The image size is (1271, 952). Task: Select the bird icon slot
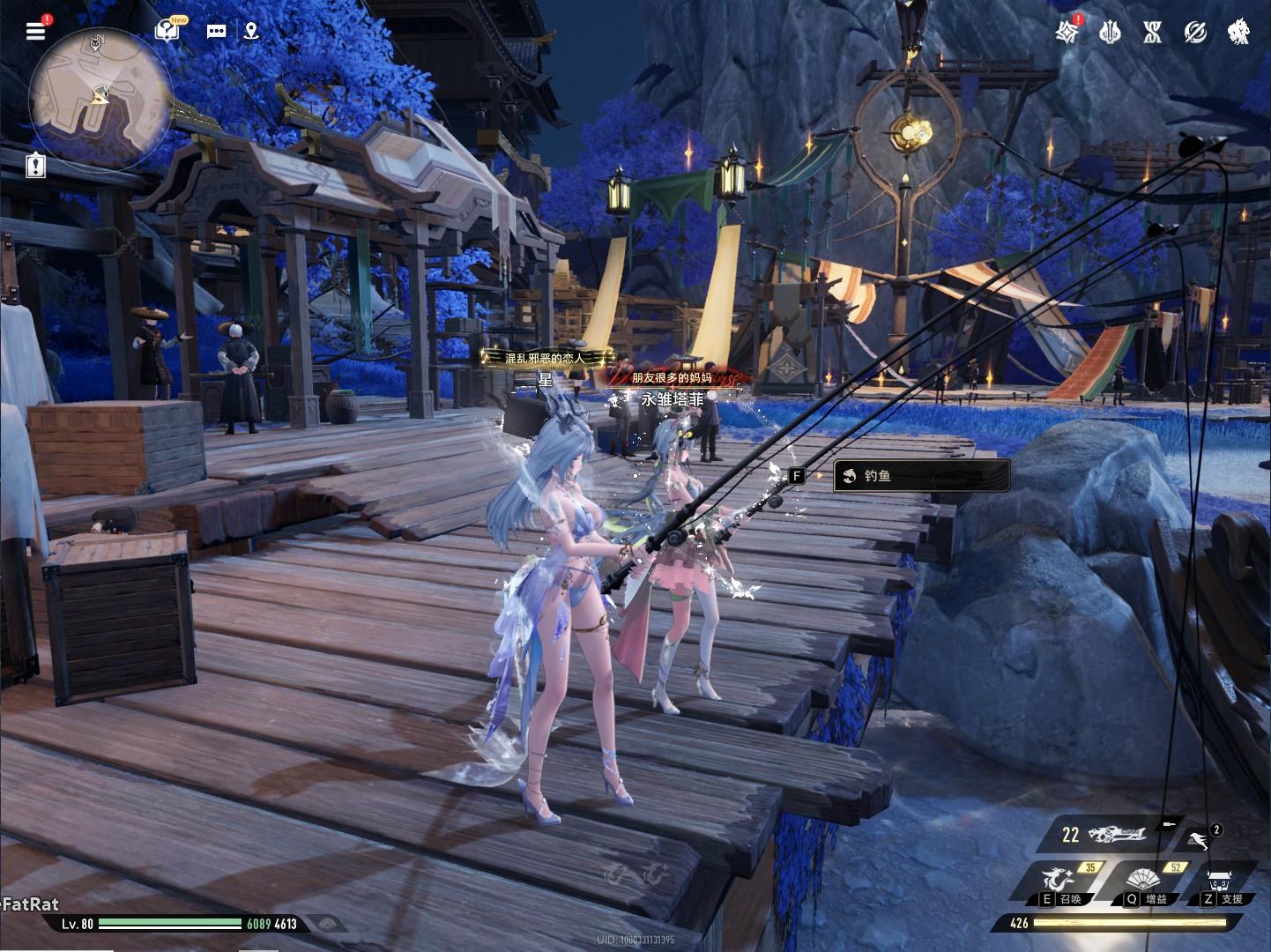pyautogui.click(x=1197, y=839)
